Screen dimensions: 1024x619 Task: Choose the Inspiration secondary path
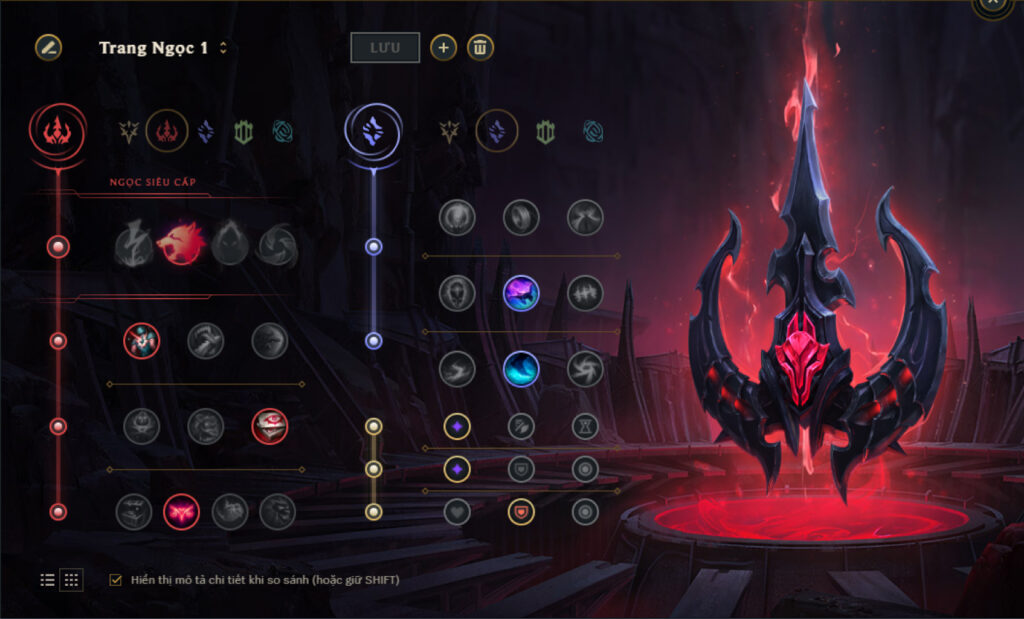(594, 131)
